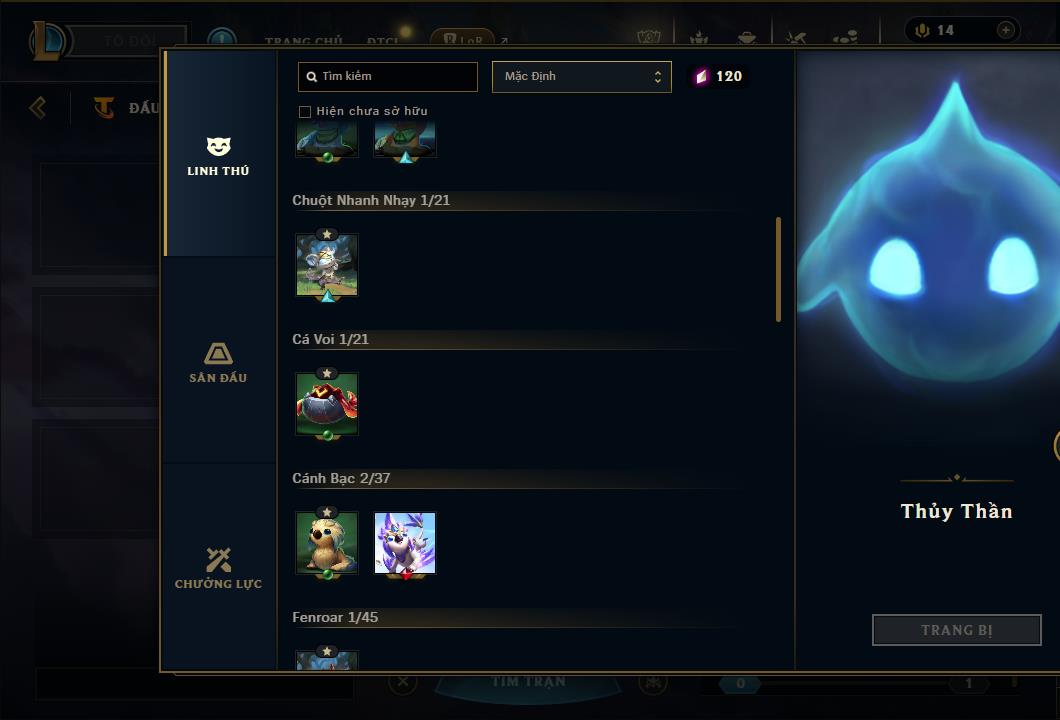This screenshot has width=1060, height=720.
Task: Click the Trang Bị equip button
Action: pyautogui.click(x=956, y=630)
